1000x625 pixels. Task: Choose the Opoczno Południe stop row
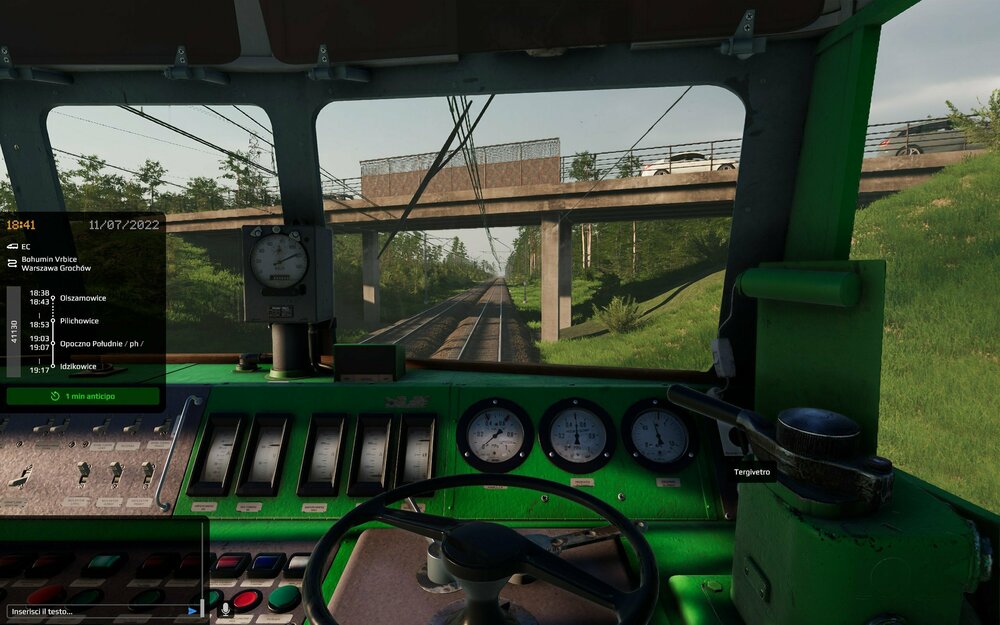100,343
